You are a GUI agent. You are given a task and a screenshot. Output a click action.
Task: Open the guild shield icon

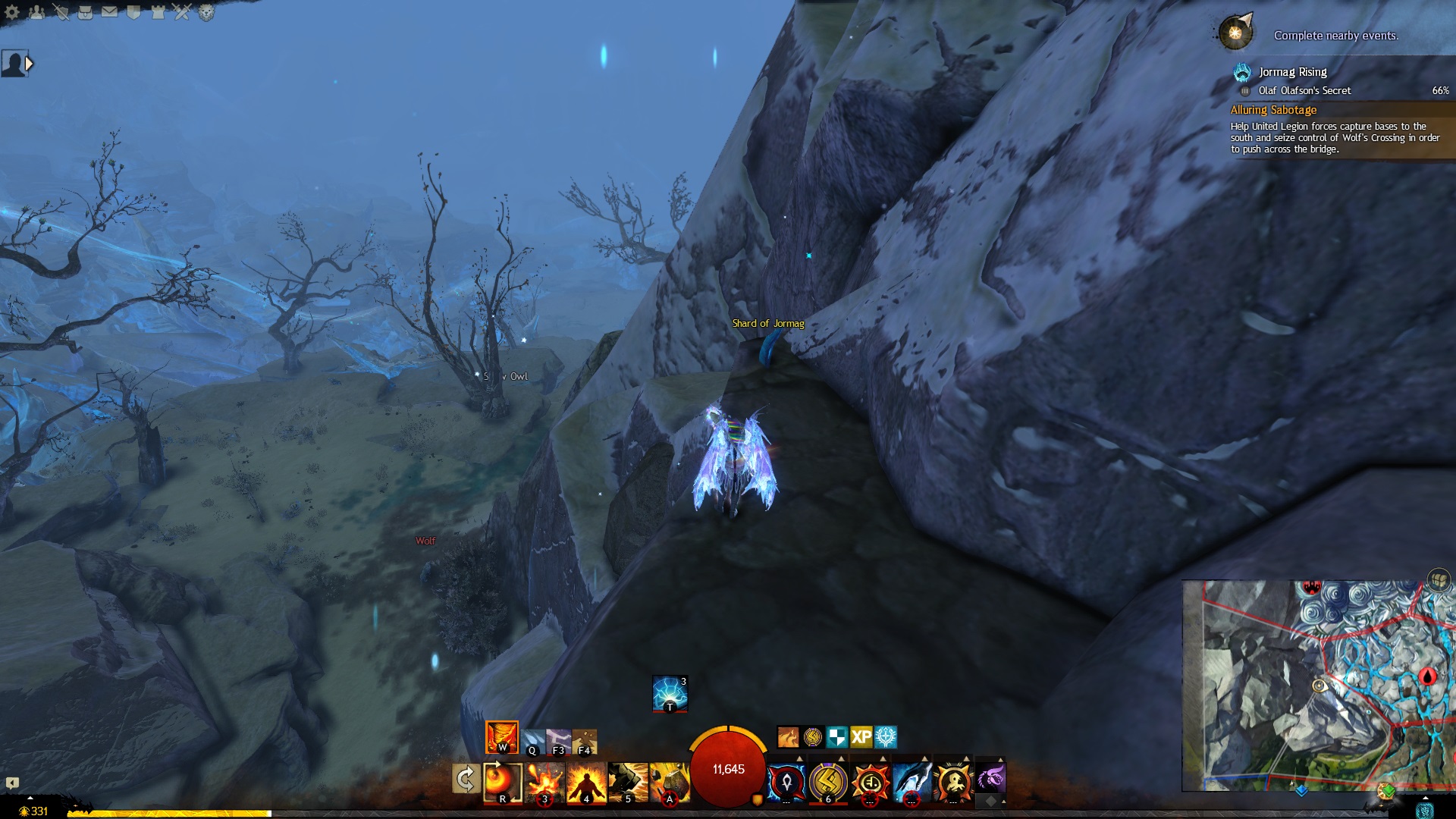pyautogui.click(x=133, y=11)
